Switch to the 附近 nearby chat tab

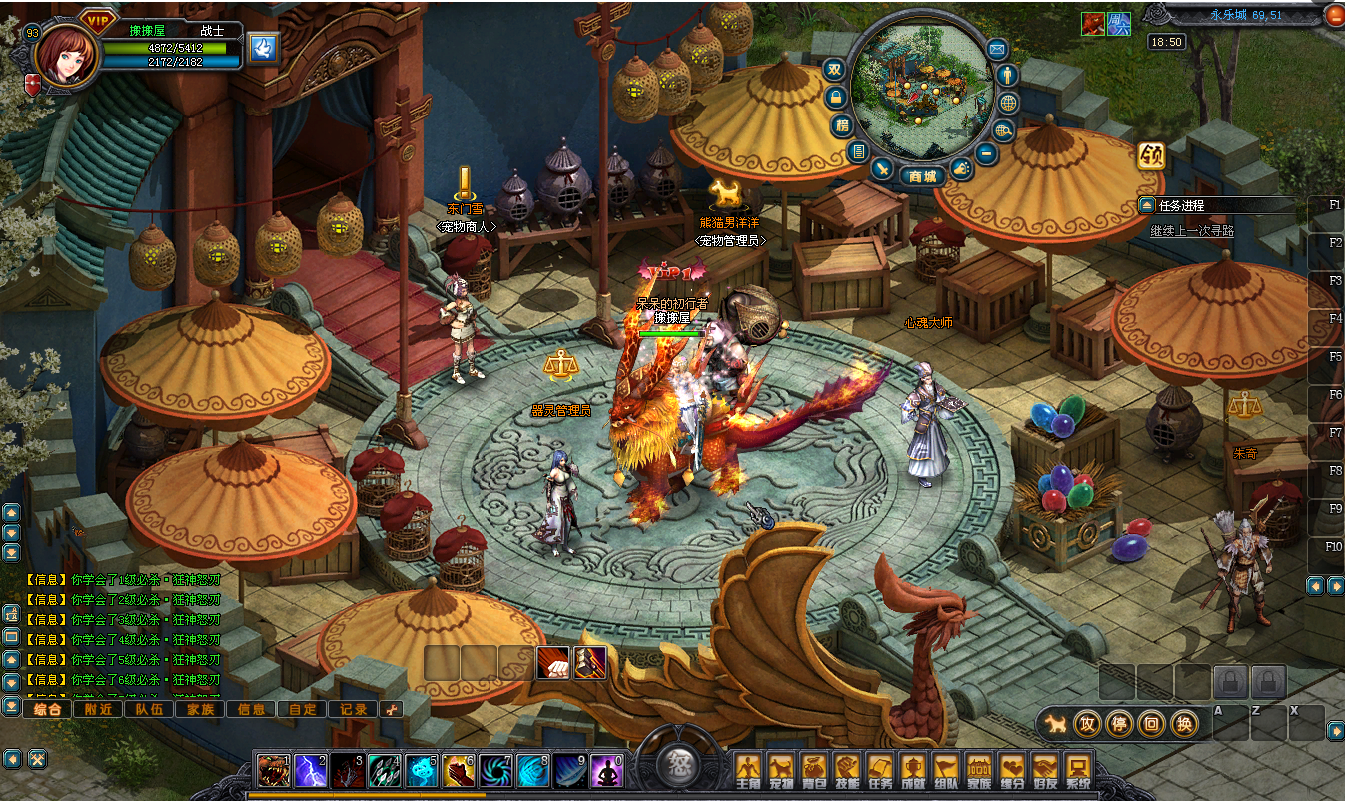[98, 709]
